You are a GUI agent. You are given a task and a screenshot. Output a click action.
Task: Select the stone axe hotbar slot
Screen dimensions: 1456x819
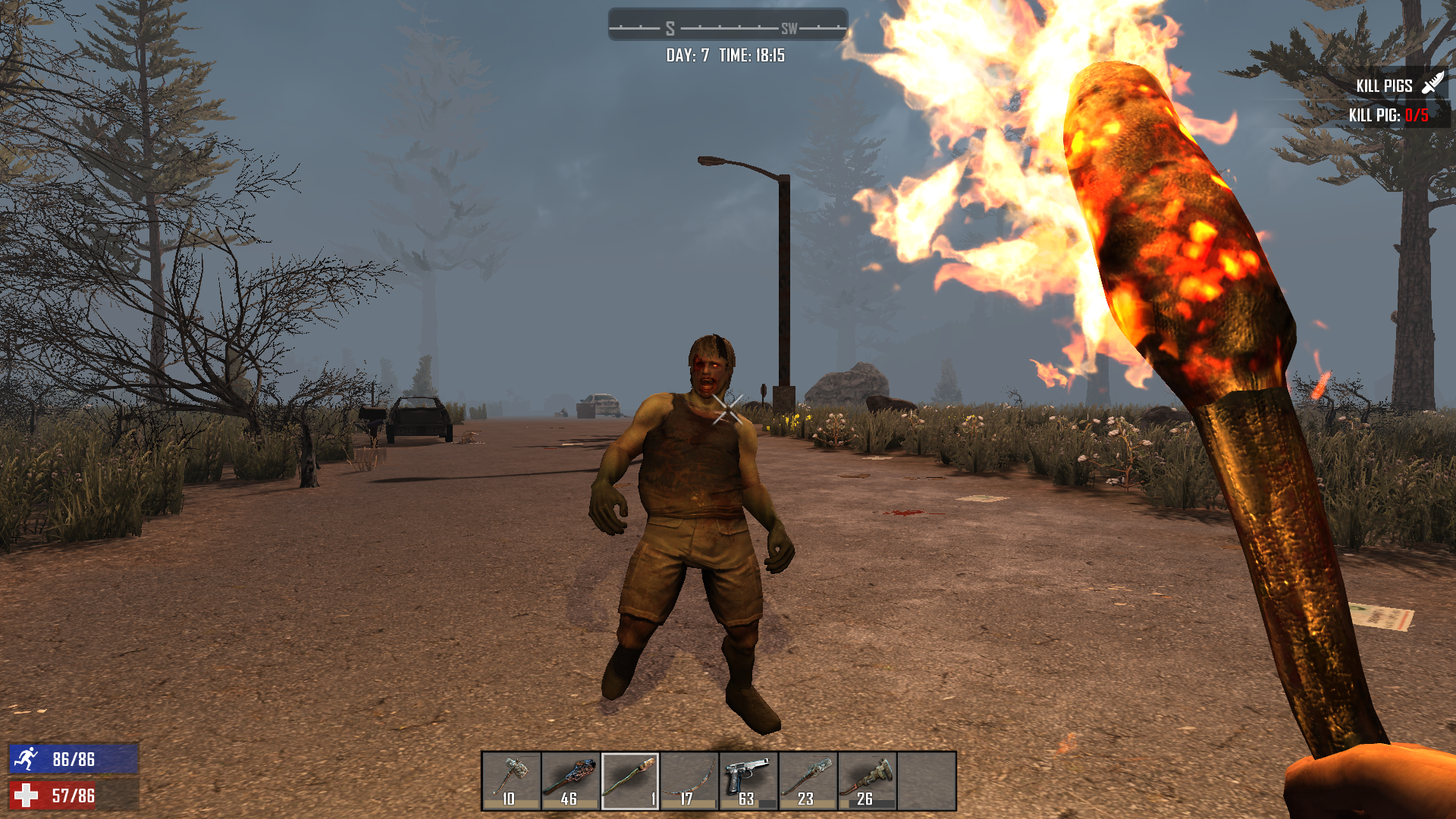(x=511, y=781)
